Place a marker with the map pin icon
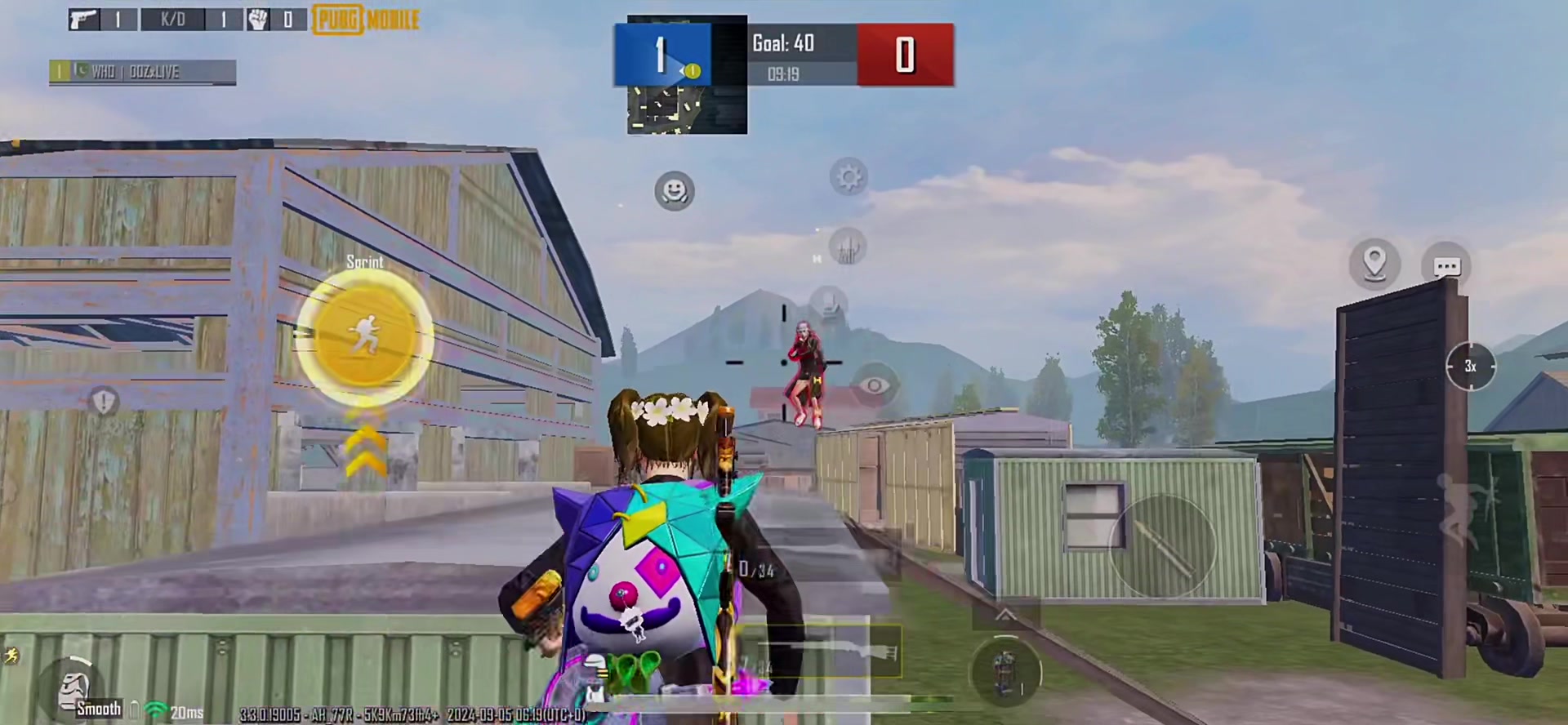The width and height of the screenshot is (1568, 725). [1374, 263]
